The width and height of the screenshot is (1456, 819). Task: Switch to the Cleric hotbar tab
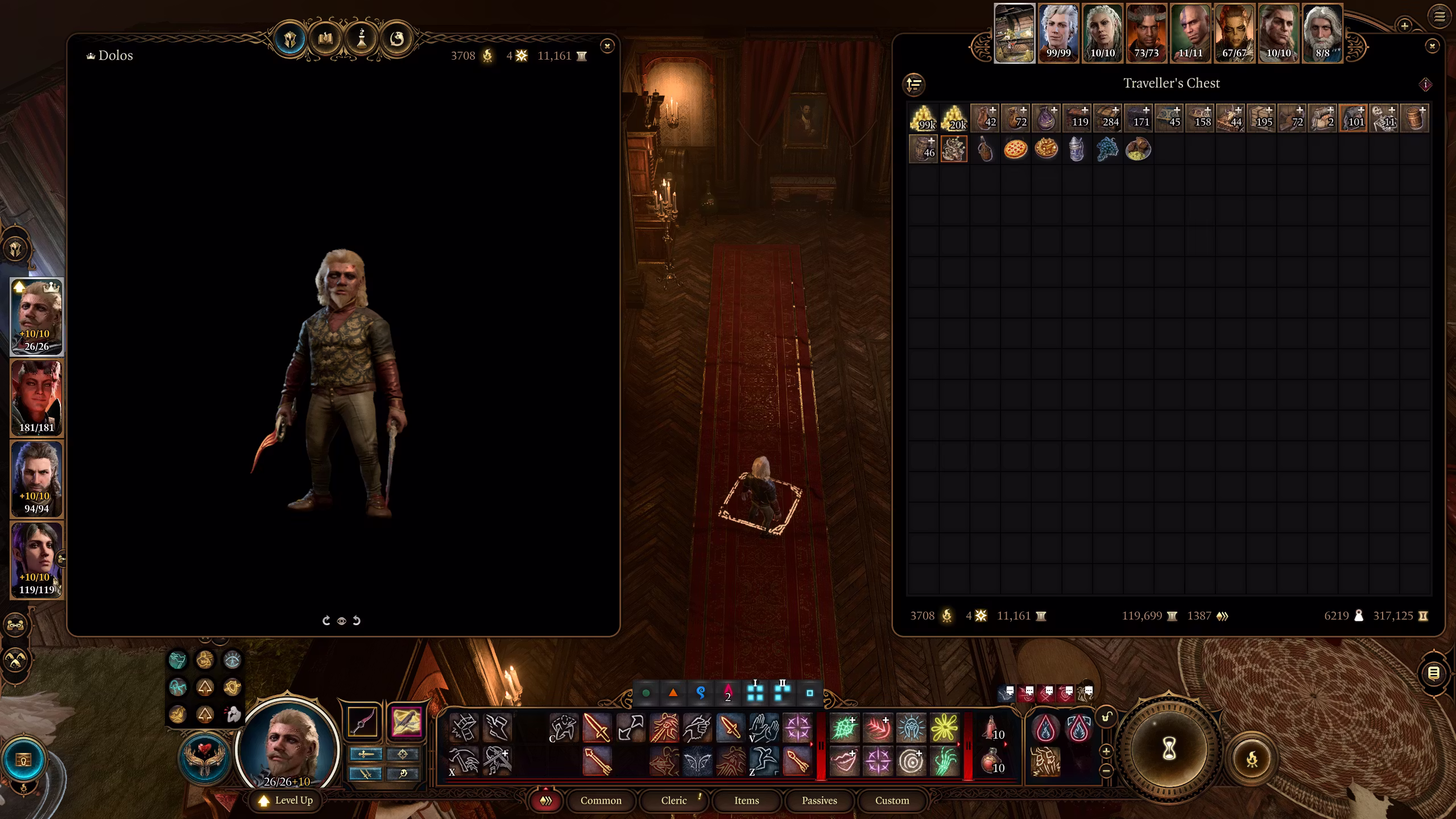pyautogui.click(x=673, y=800)
